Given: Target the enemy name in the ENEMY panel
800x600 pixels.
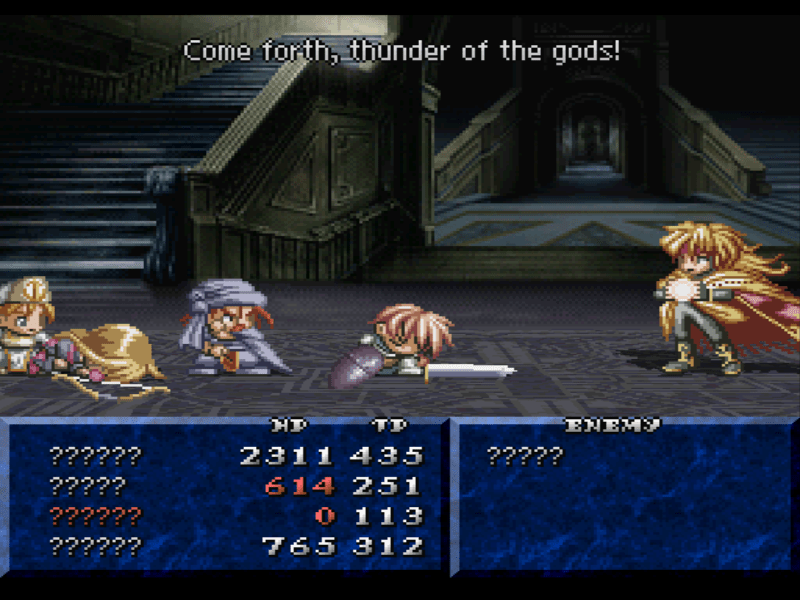Looking at the screenshot, I should [525, 457].
